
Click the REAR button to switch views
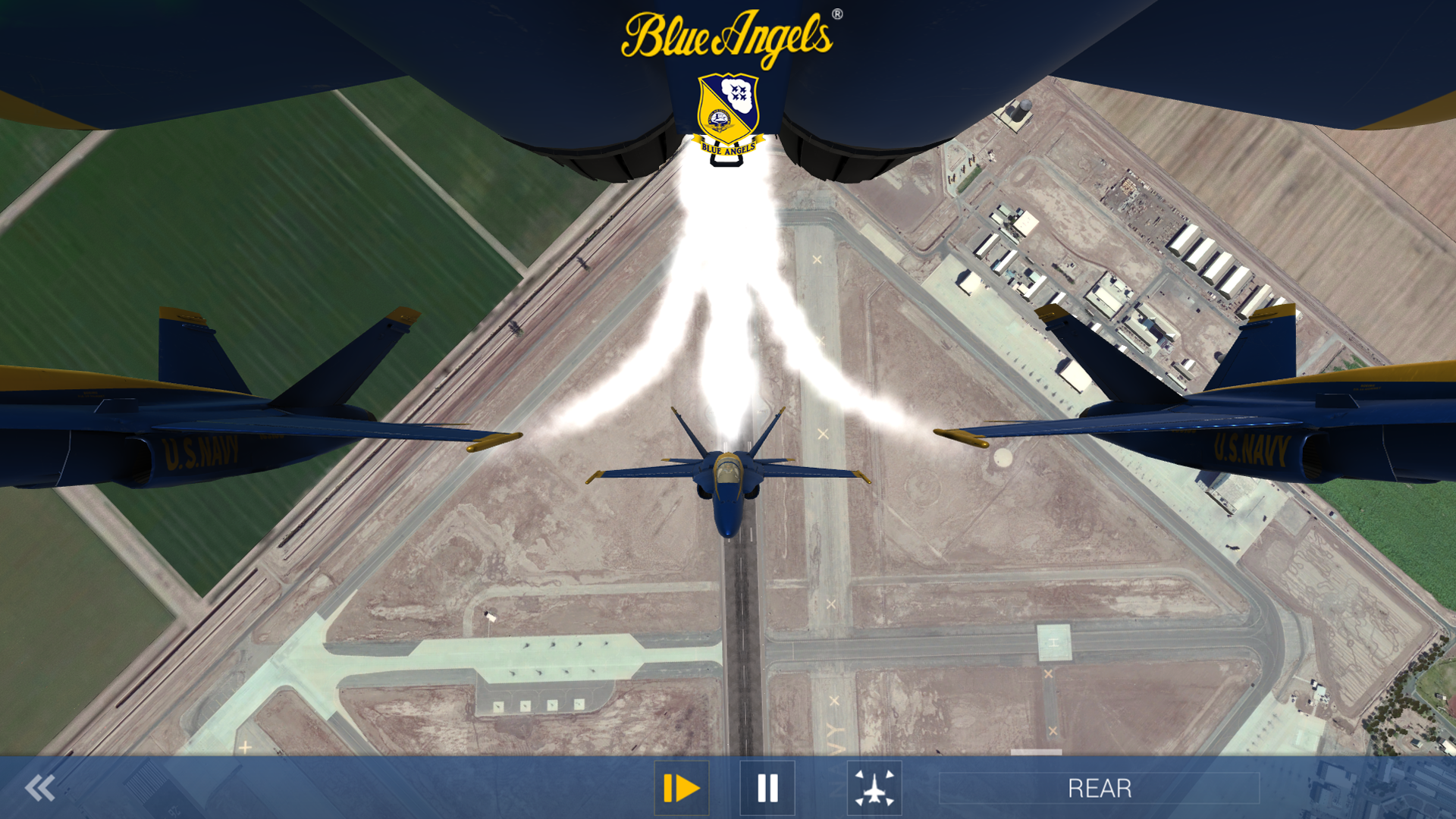point(1101,787)
